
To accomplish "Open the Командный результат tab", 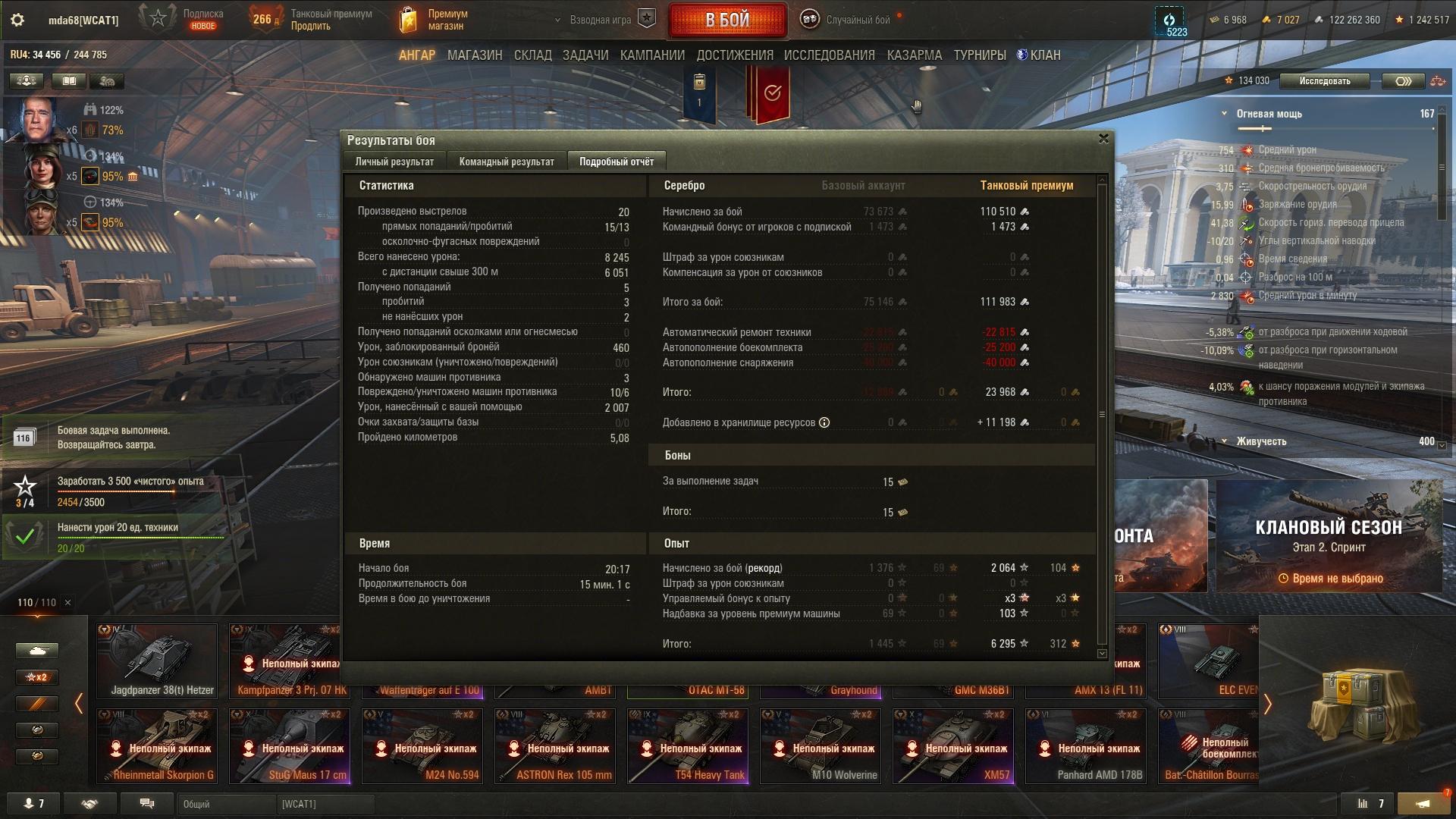I will coord(507,162).
